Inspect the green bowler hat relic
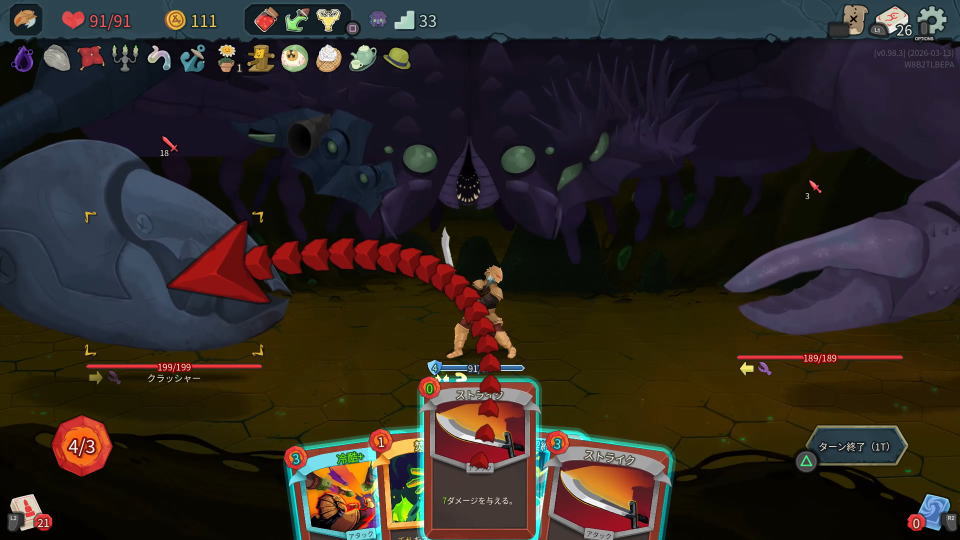The image size is (960, 540). (397, 58)
